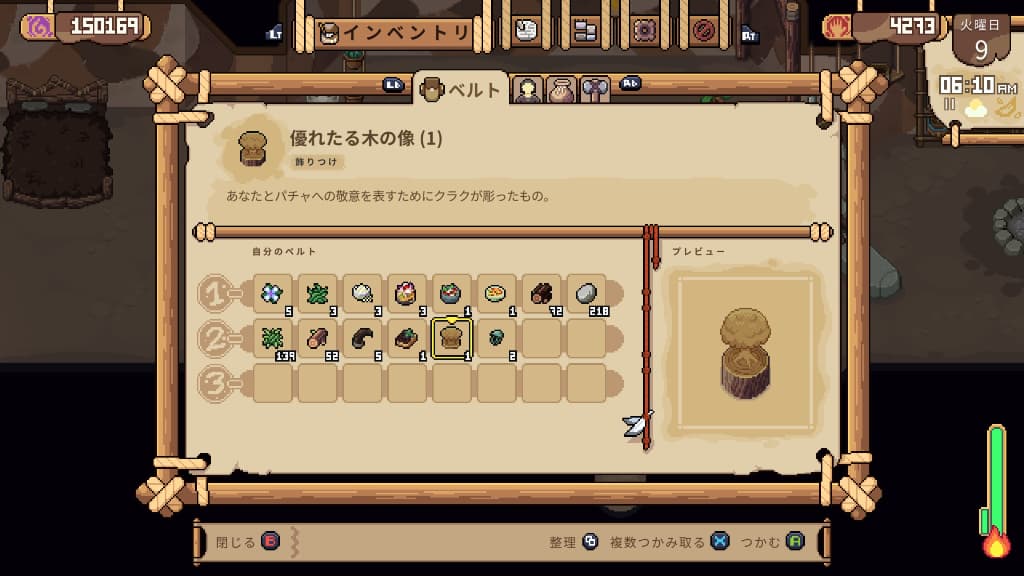The image size is (1024, 576).
Task: Select the blue flower belt slot
Action: point(272,294)
